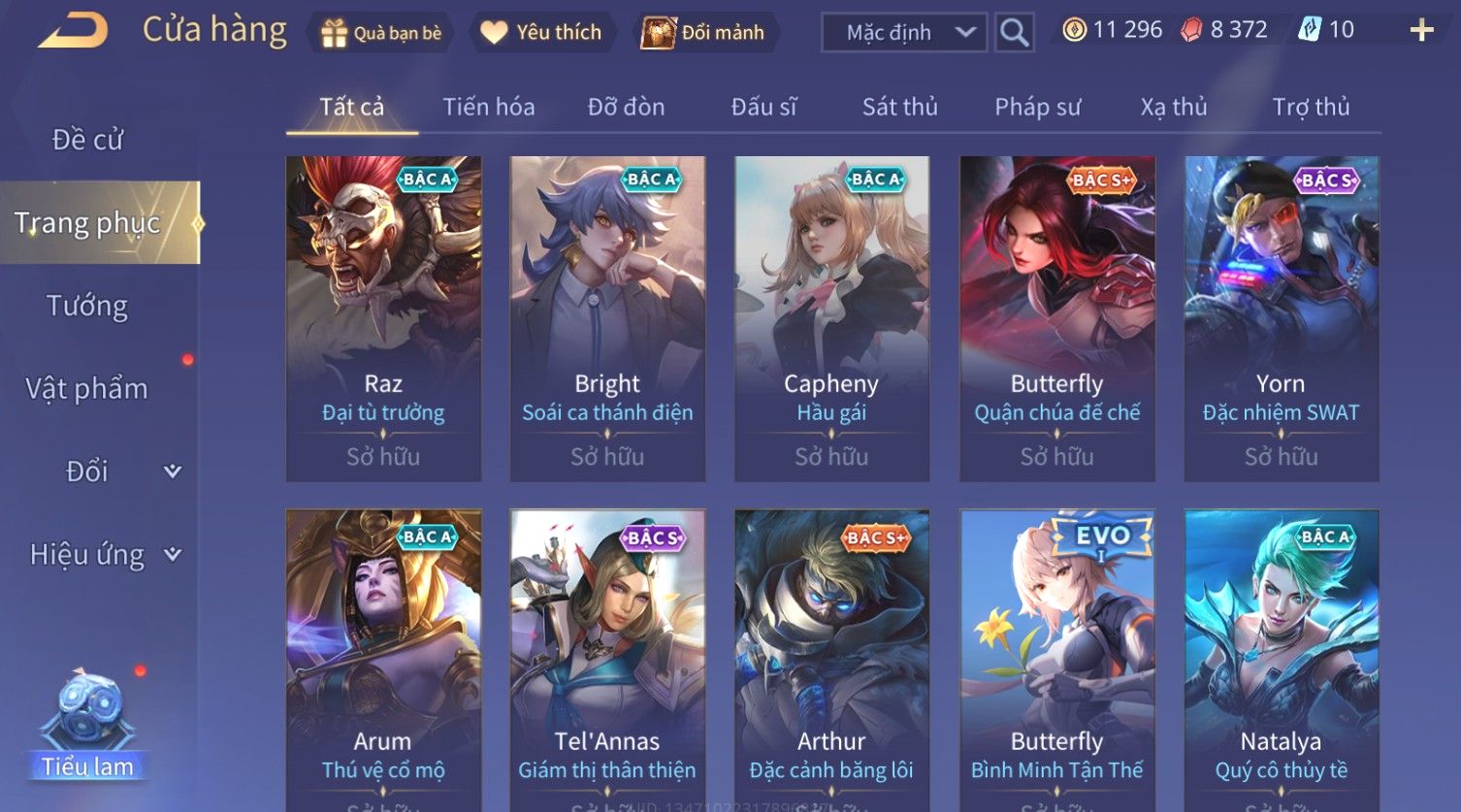Viewport: 1461px width, 812px height.
Task: Switch to the Tiến hóa tab
Action: [x=489, y=107]
